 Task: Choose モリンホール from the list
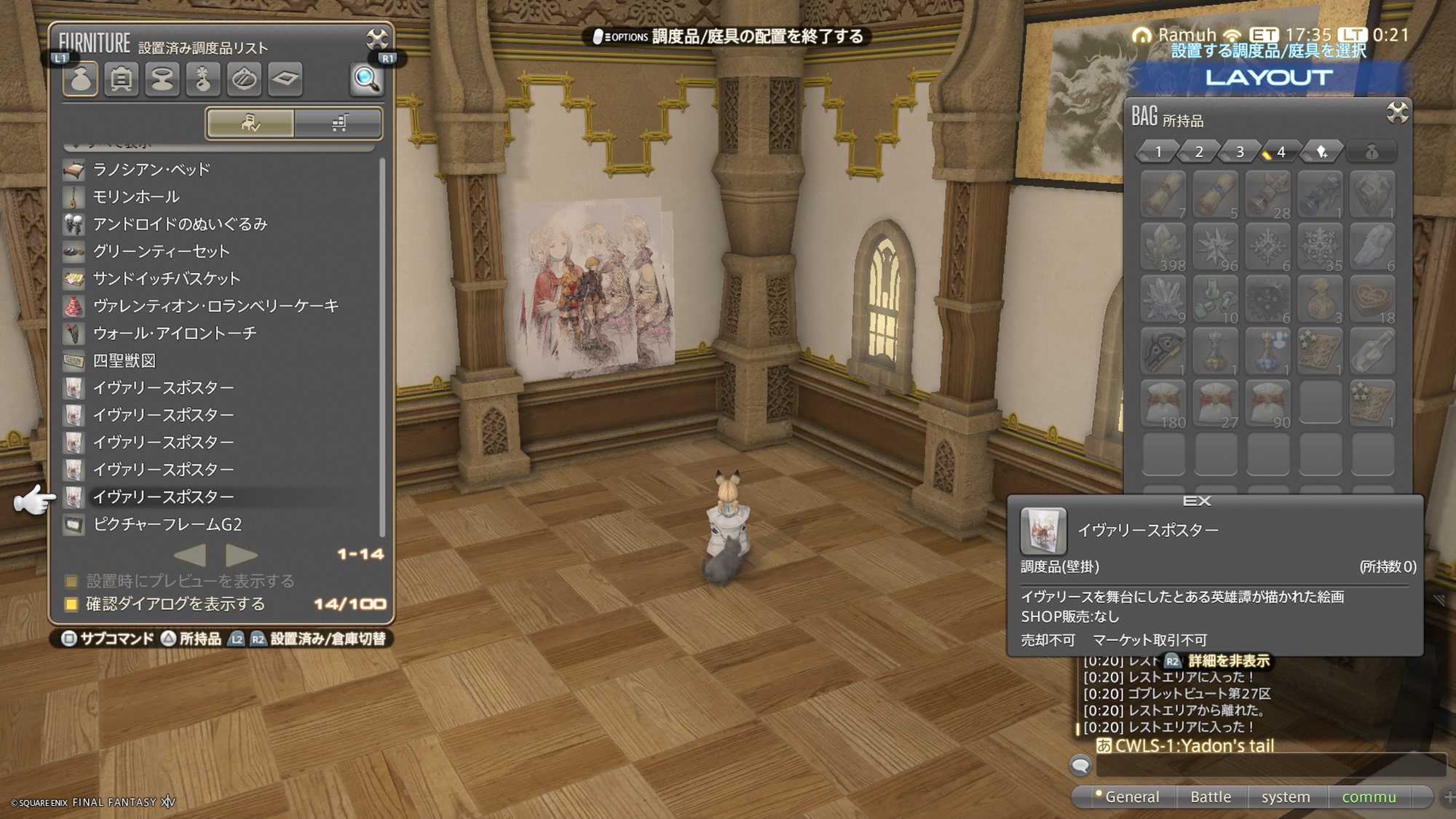point(135,197)
